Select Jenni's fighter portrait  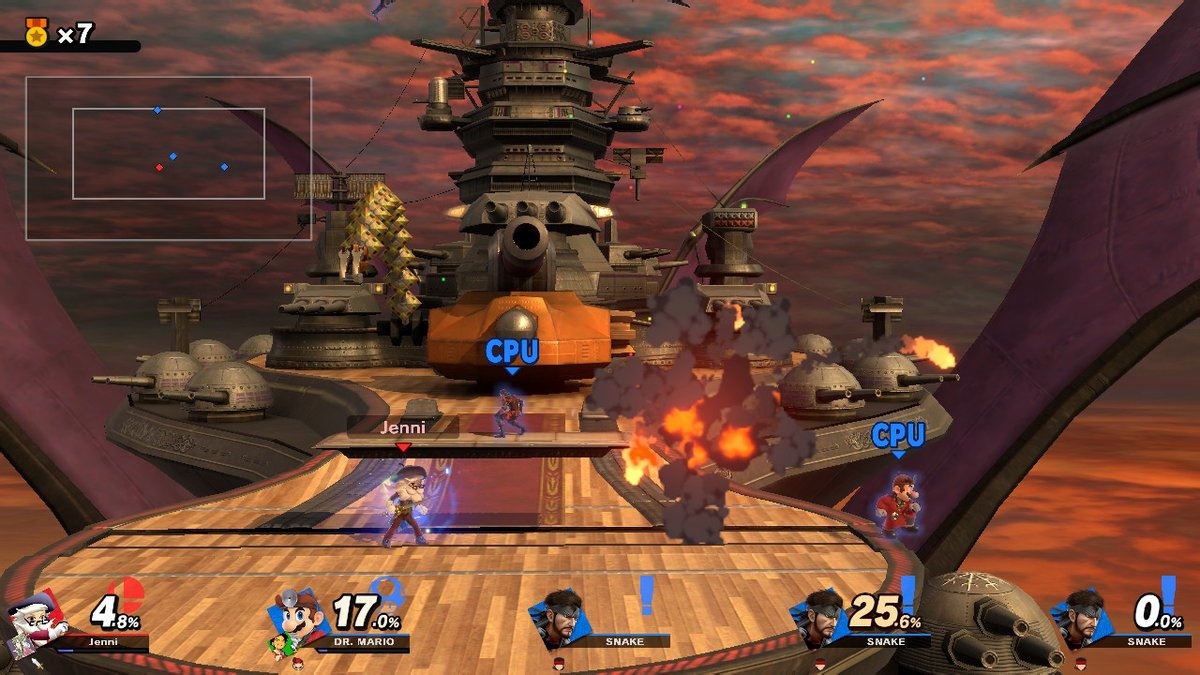pyautogui.click(x=33, y=622)
